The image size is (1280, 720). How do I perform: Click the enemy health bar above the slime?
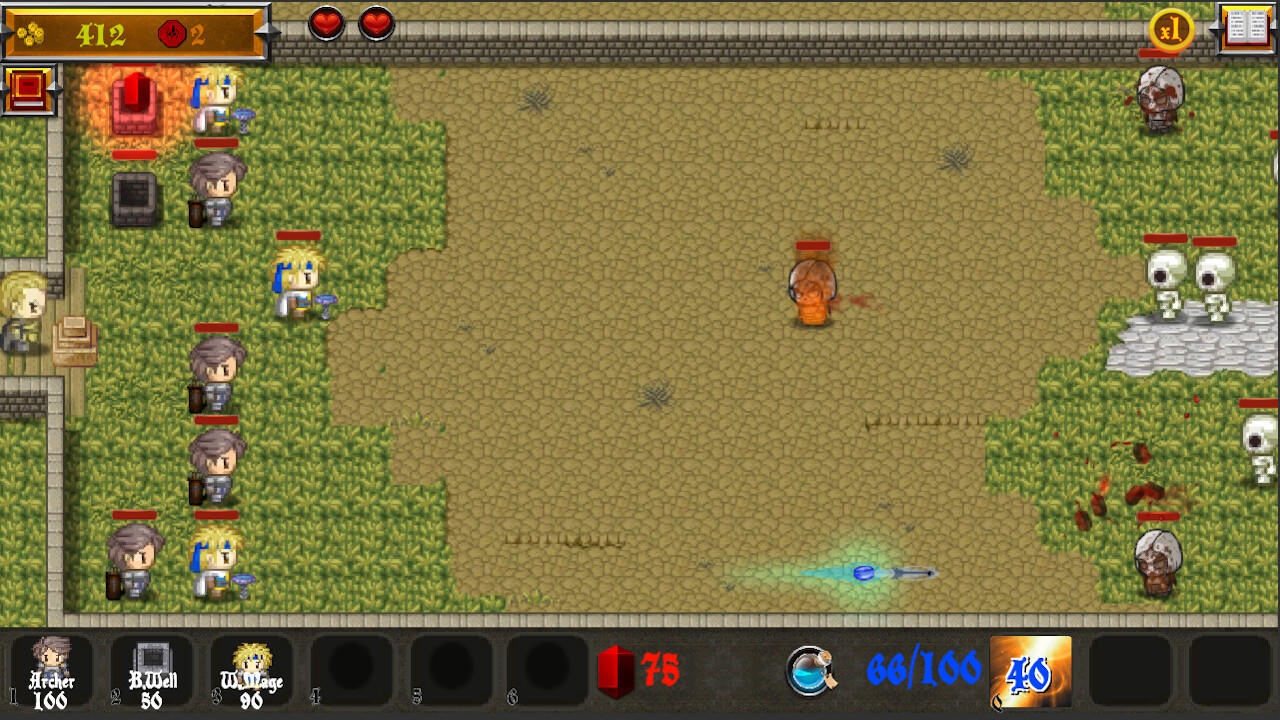812,246
